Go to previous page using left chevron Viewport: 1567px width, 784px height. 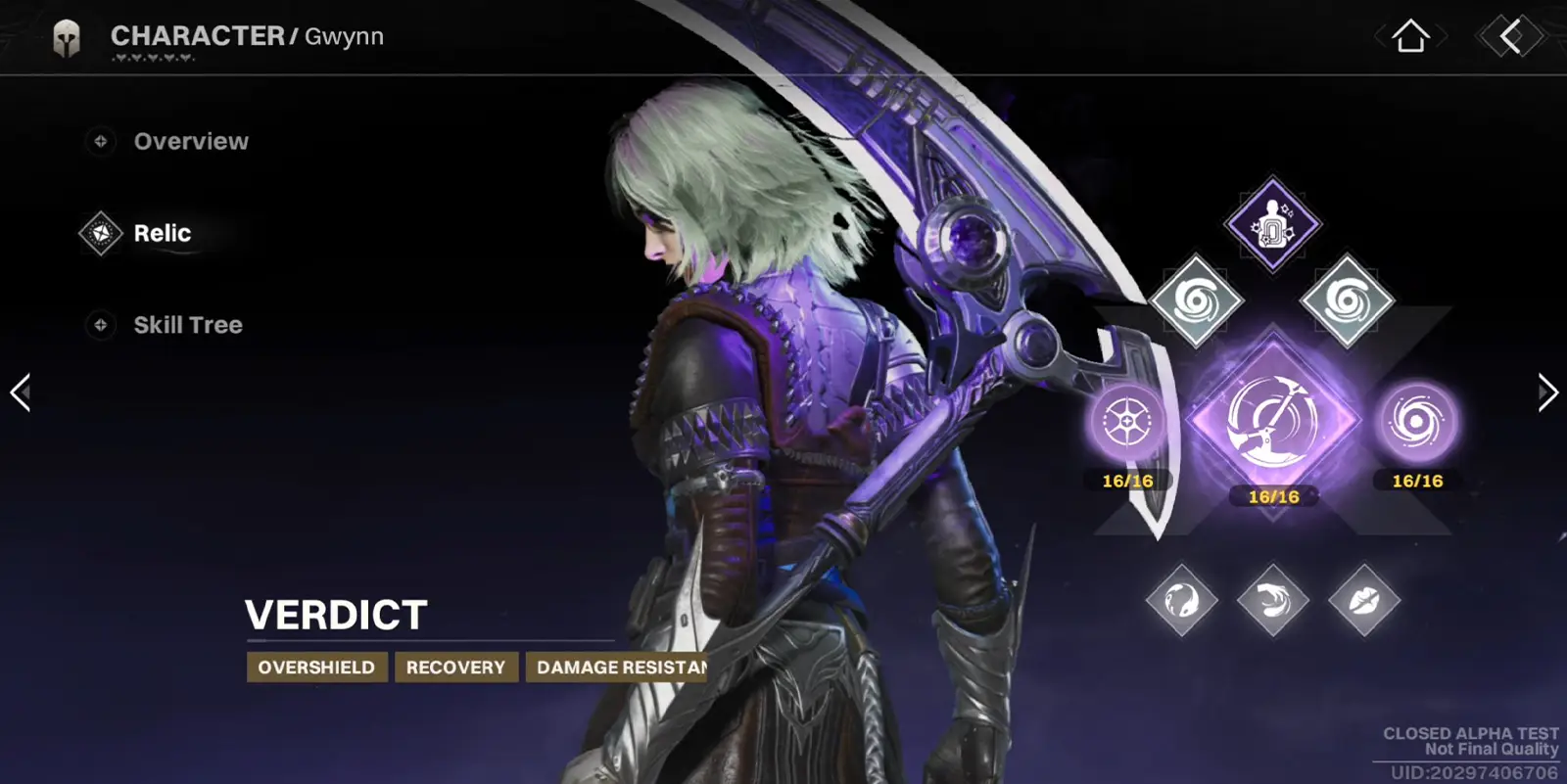pyautogui.click(x=20, y=392)
